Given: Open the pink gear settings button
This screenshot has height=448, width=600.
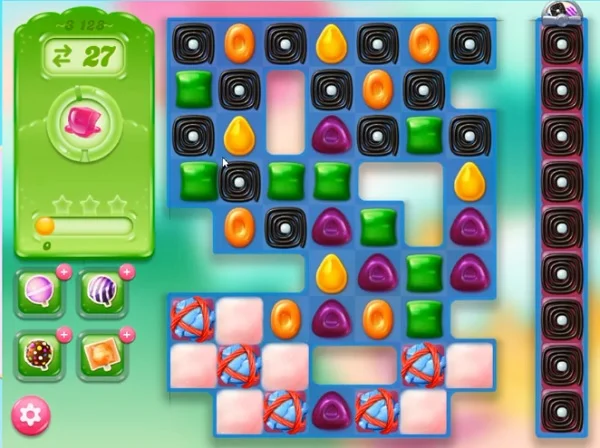Looking at the screenshot, I should [x=31, y=412].
